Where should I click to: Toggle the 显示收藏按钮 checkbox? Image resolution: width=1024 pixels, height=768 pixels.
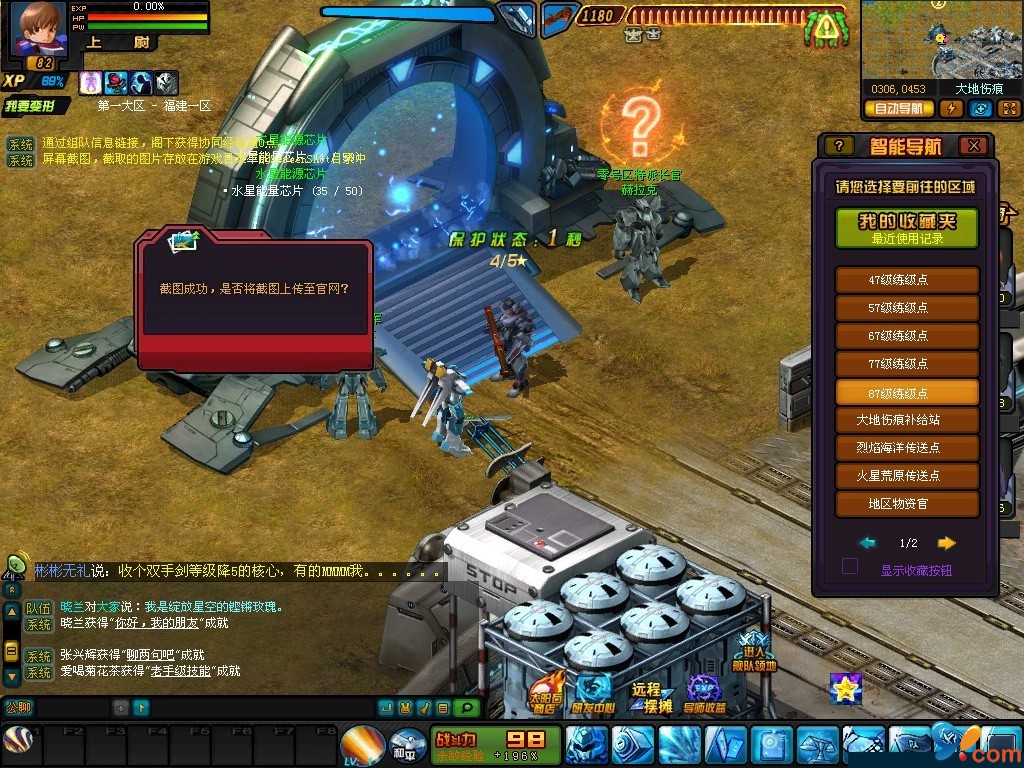(x=850, y=567)
